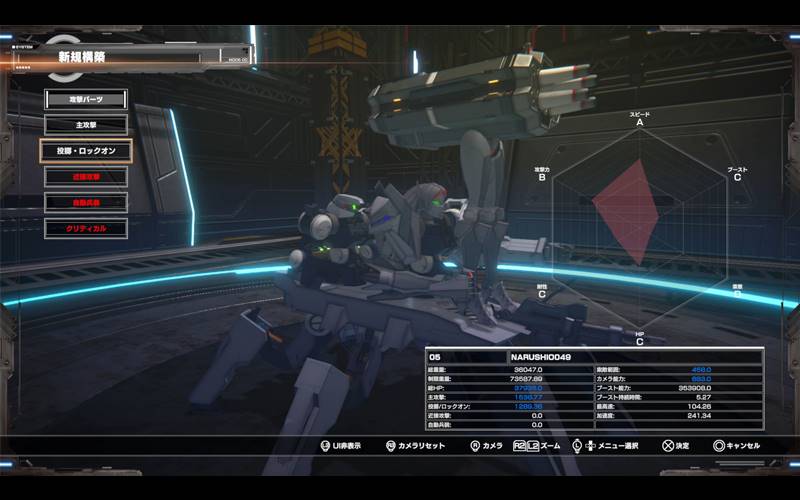This screenshot has width=800, height=500.
Task: Open the 投擲・ロックオン entry
Action: coord(85,151)
